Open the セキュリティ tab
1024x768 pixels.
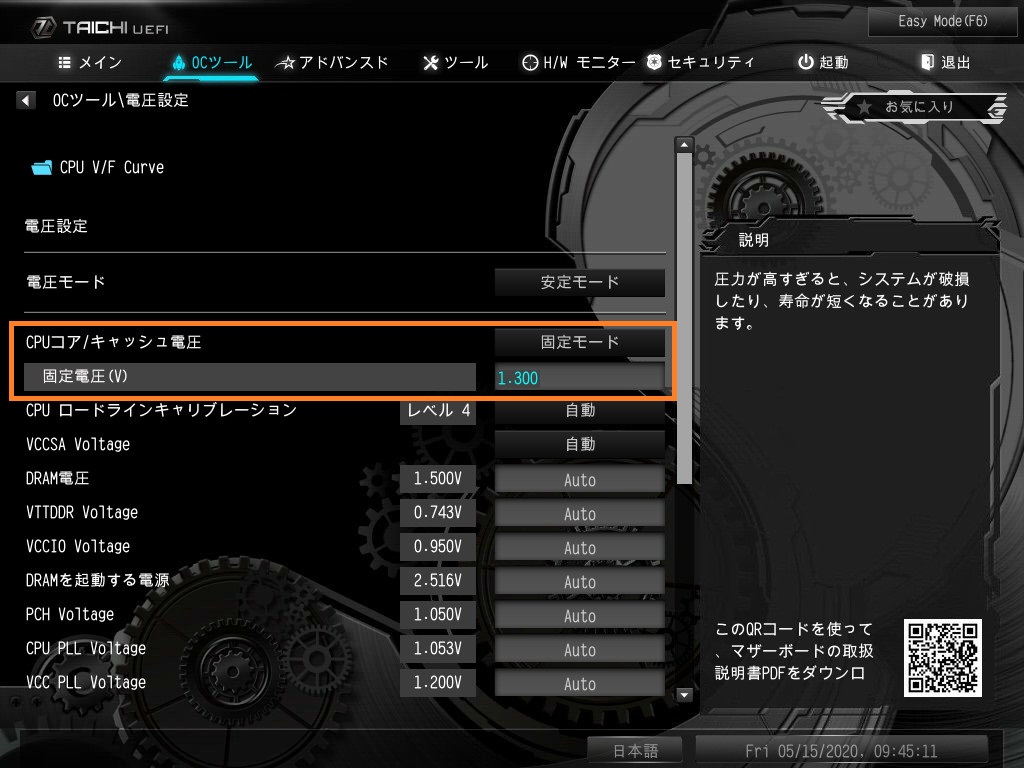tap(700, 62)
